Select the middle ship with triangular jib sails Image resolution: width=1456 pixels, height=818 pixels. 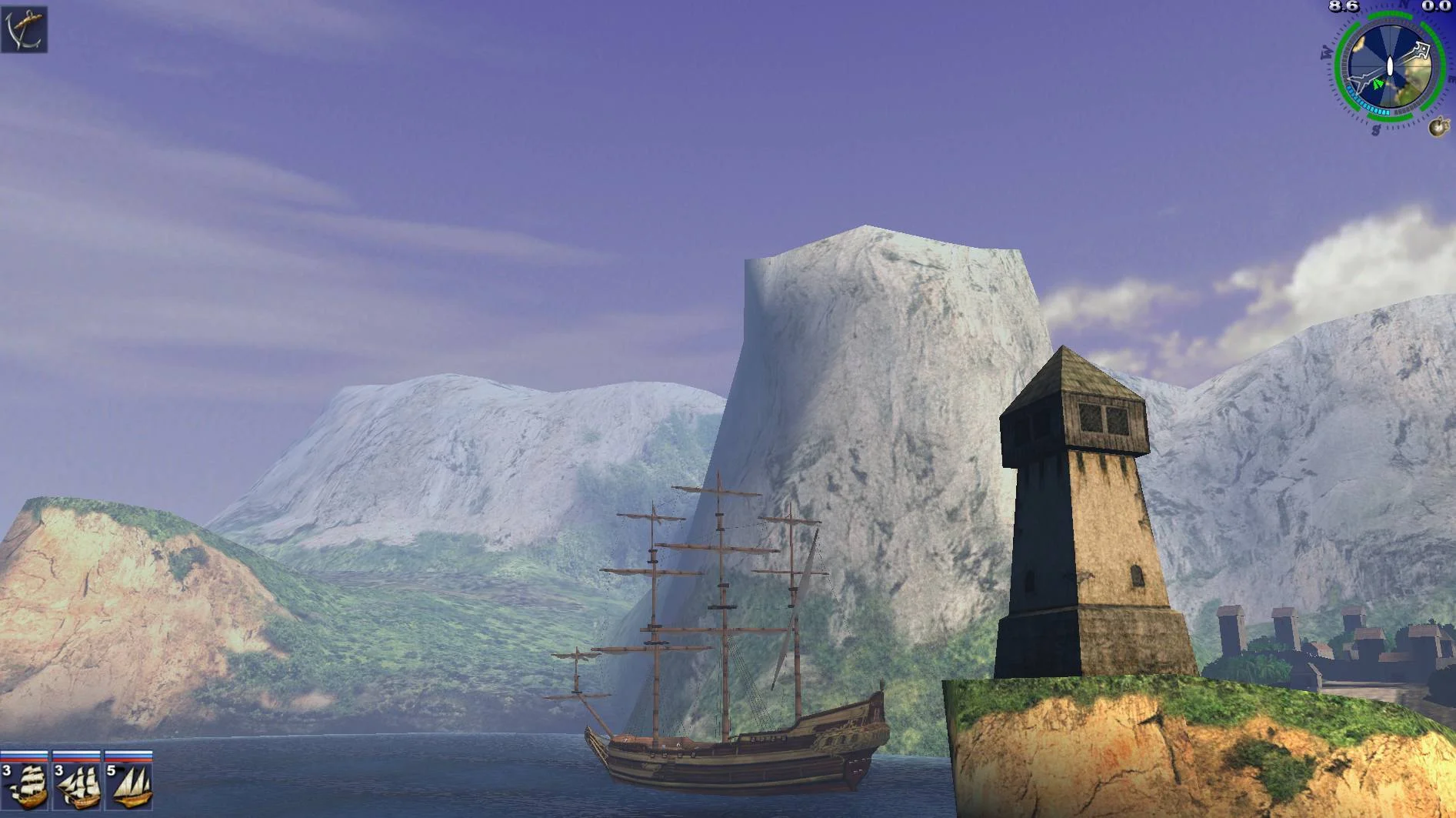(x=78, y=783)
